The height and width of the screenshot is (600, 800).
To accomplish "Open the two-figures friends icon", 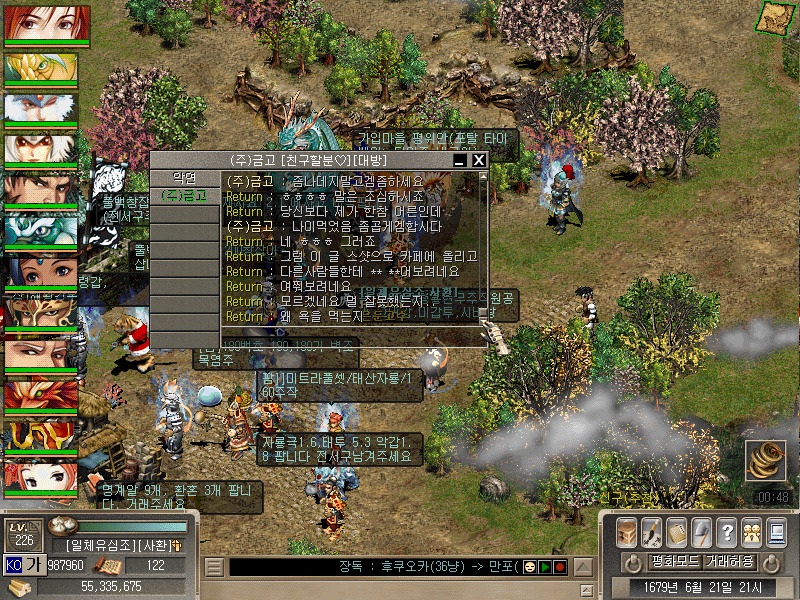I will (x=750, y=531).
